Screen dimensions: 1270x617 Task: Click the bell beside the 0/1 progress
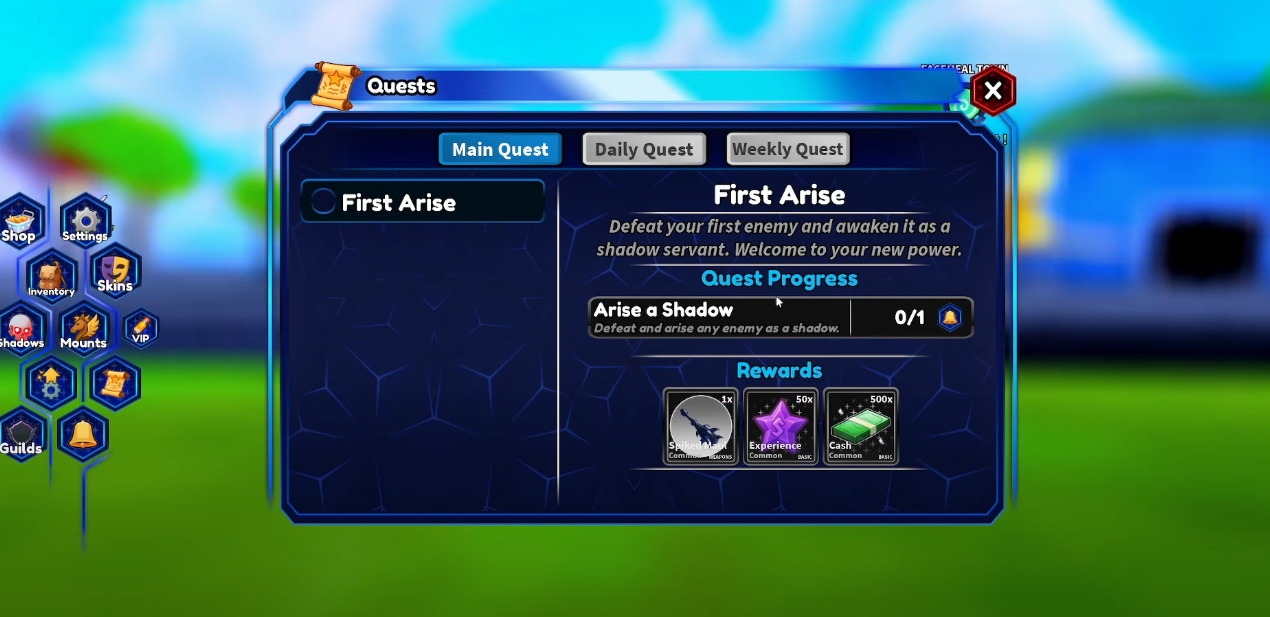949,317
